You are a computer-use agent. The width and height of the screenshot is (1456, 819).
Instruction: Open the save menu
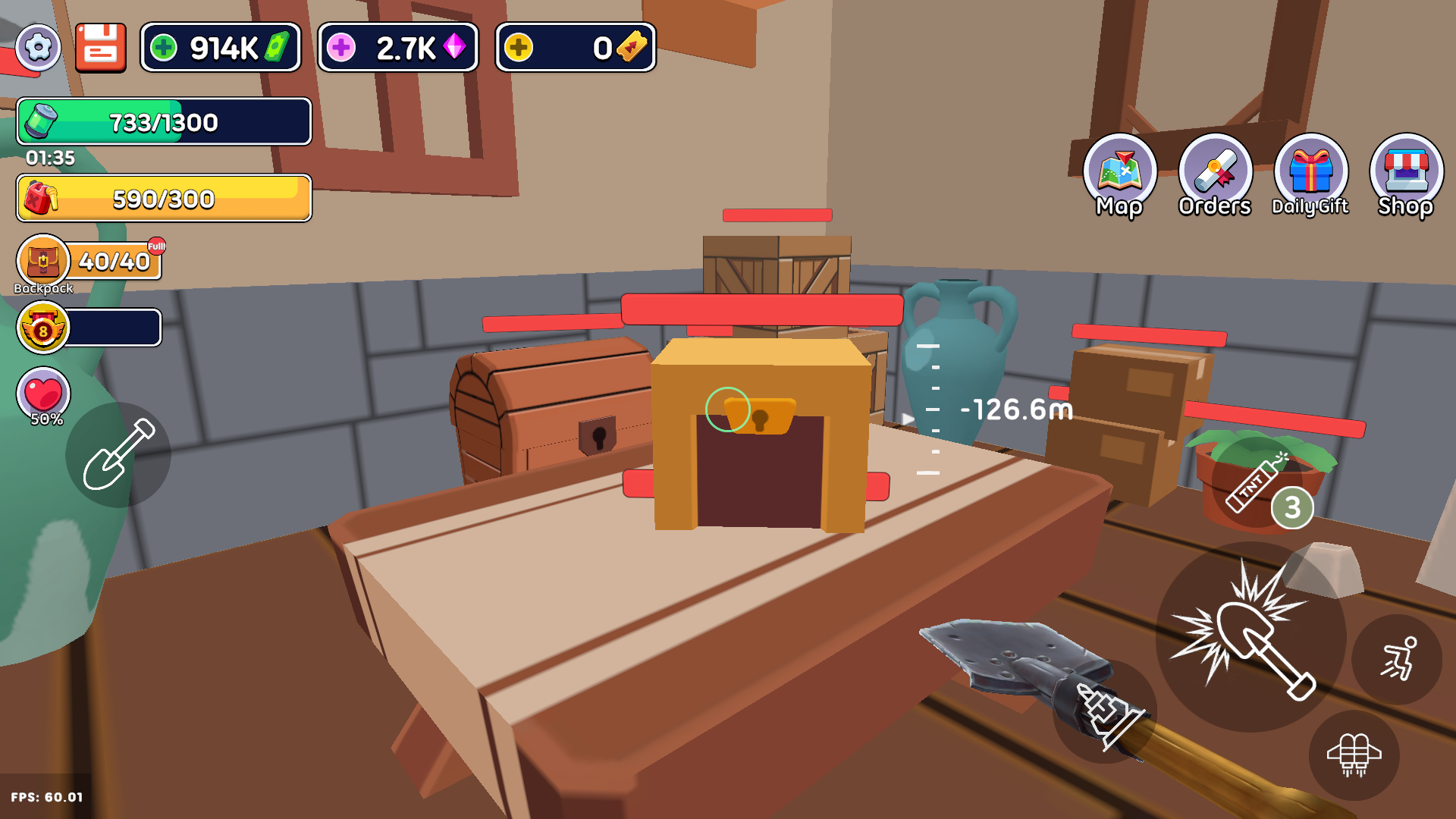tap(101, 47)
